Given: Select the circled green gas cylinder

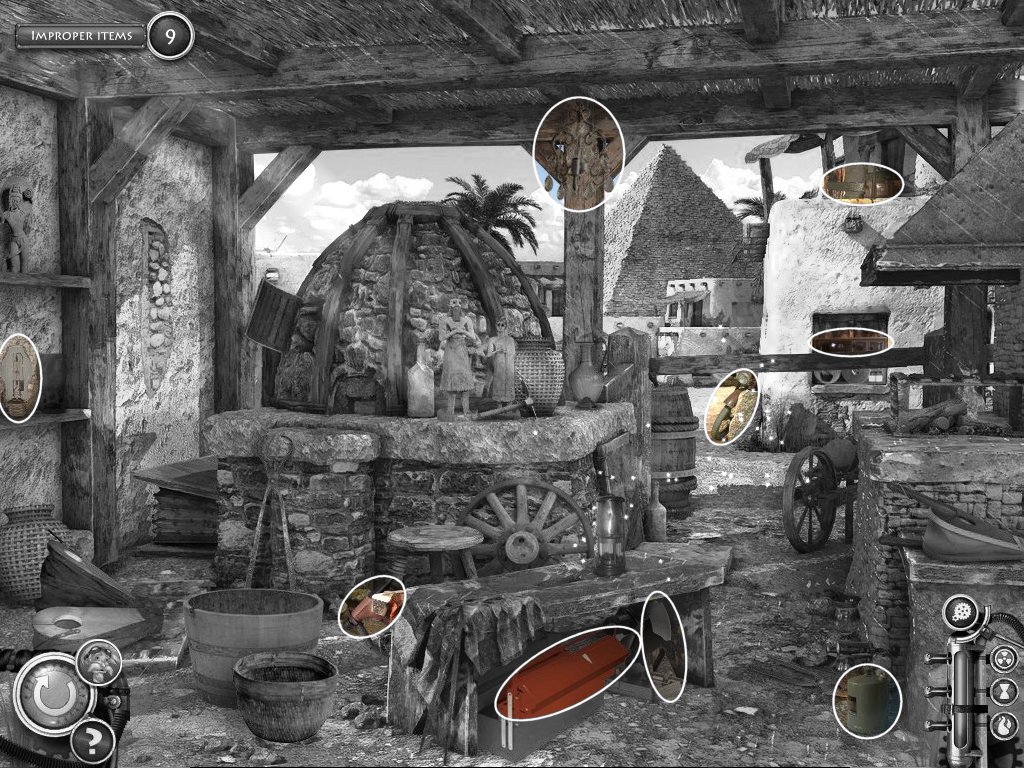Looking at the screenshot, I should click(867, 700).
